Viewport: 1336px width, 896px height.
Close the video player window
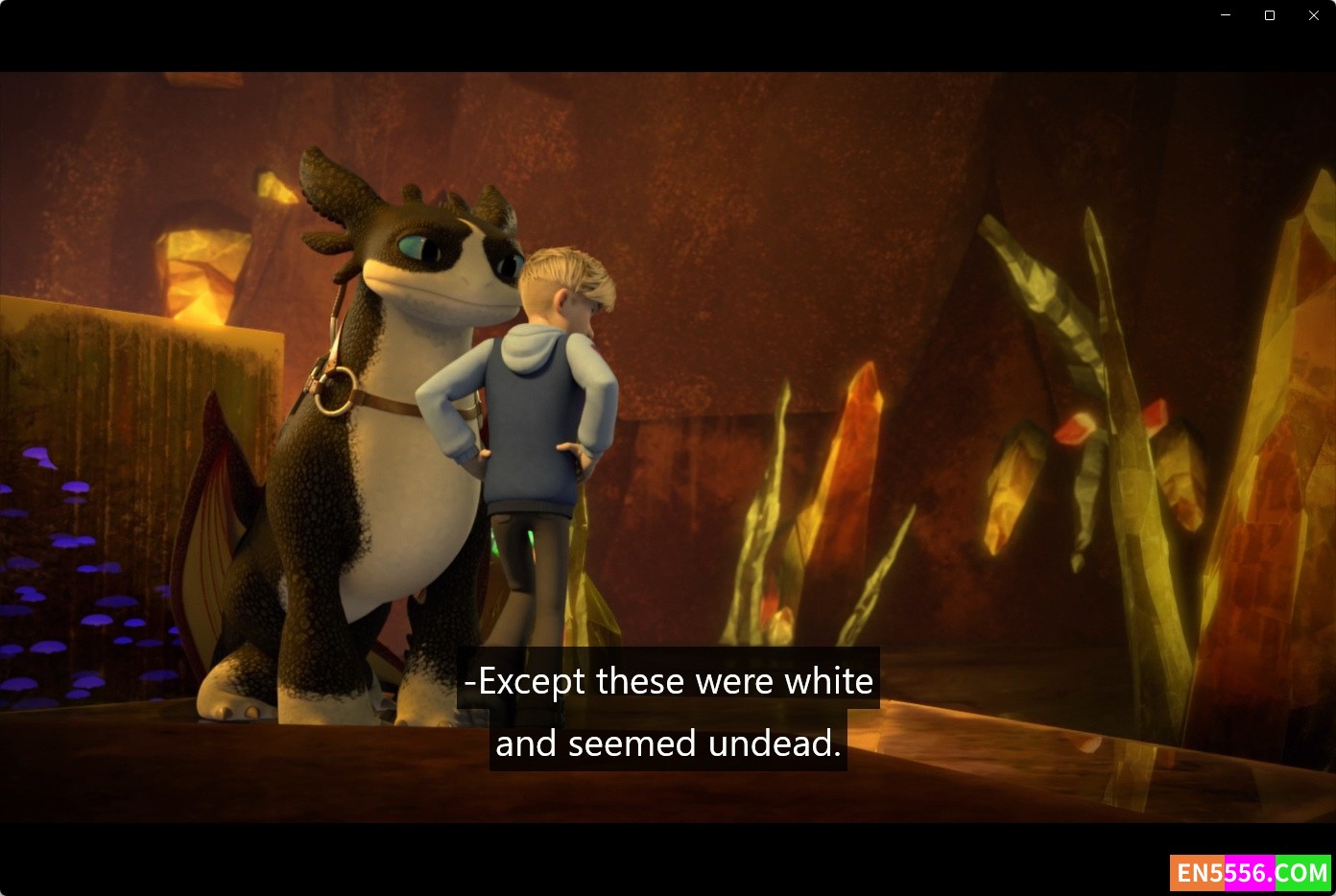(1314, 15)
